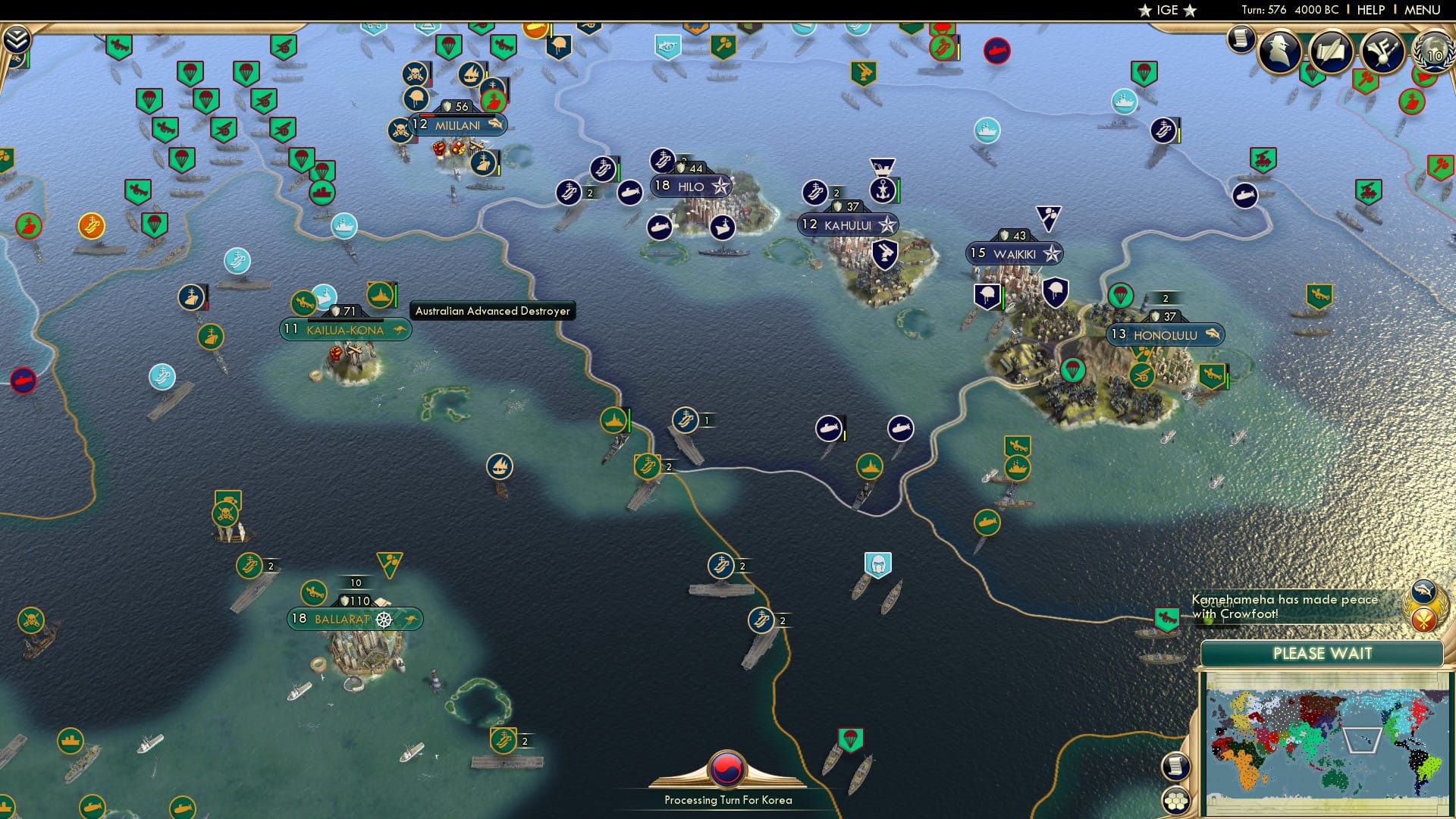Click the scroll notification icon above the minimap
Viewport: 1456px width, 819px height.
[1175, 767]
